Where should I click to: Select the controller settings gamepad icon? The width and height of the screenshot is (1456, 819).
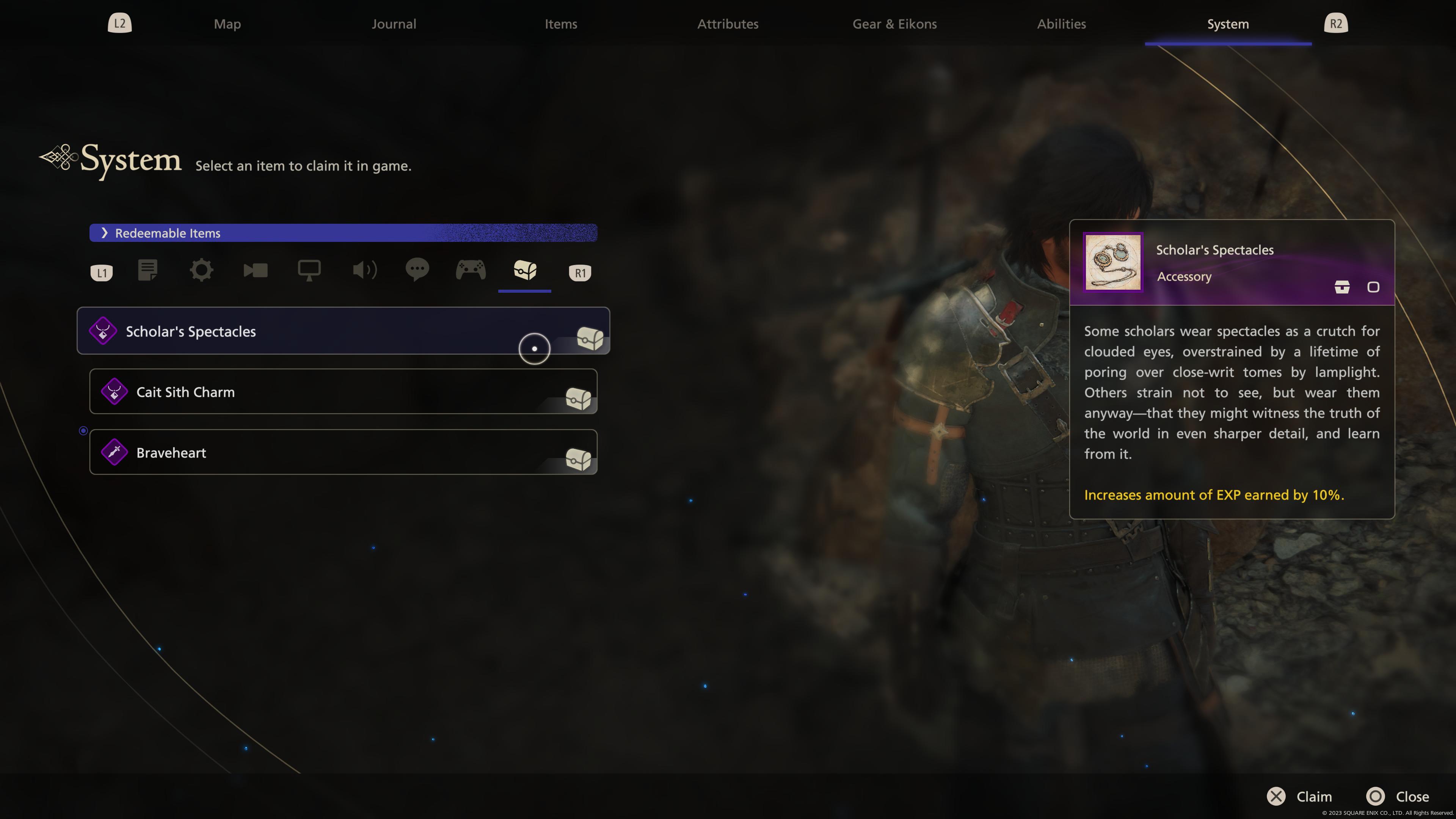point(471,271)
